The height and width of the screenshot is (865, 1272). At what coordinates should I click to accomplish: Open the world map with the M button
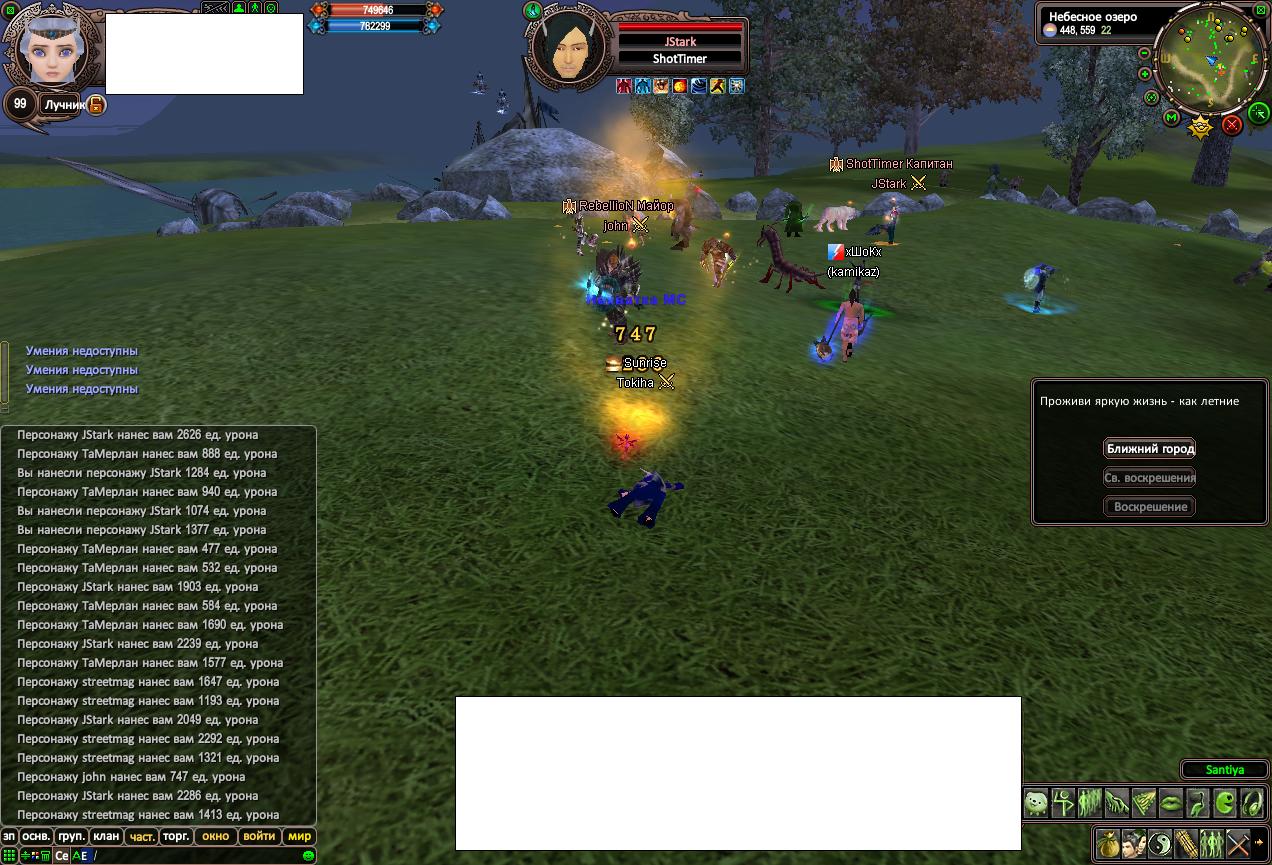[x=1172, y=118]
